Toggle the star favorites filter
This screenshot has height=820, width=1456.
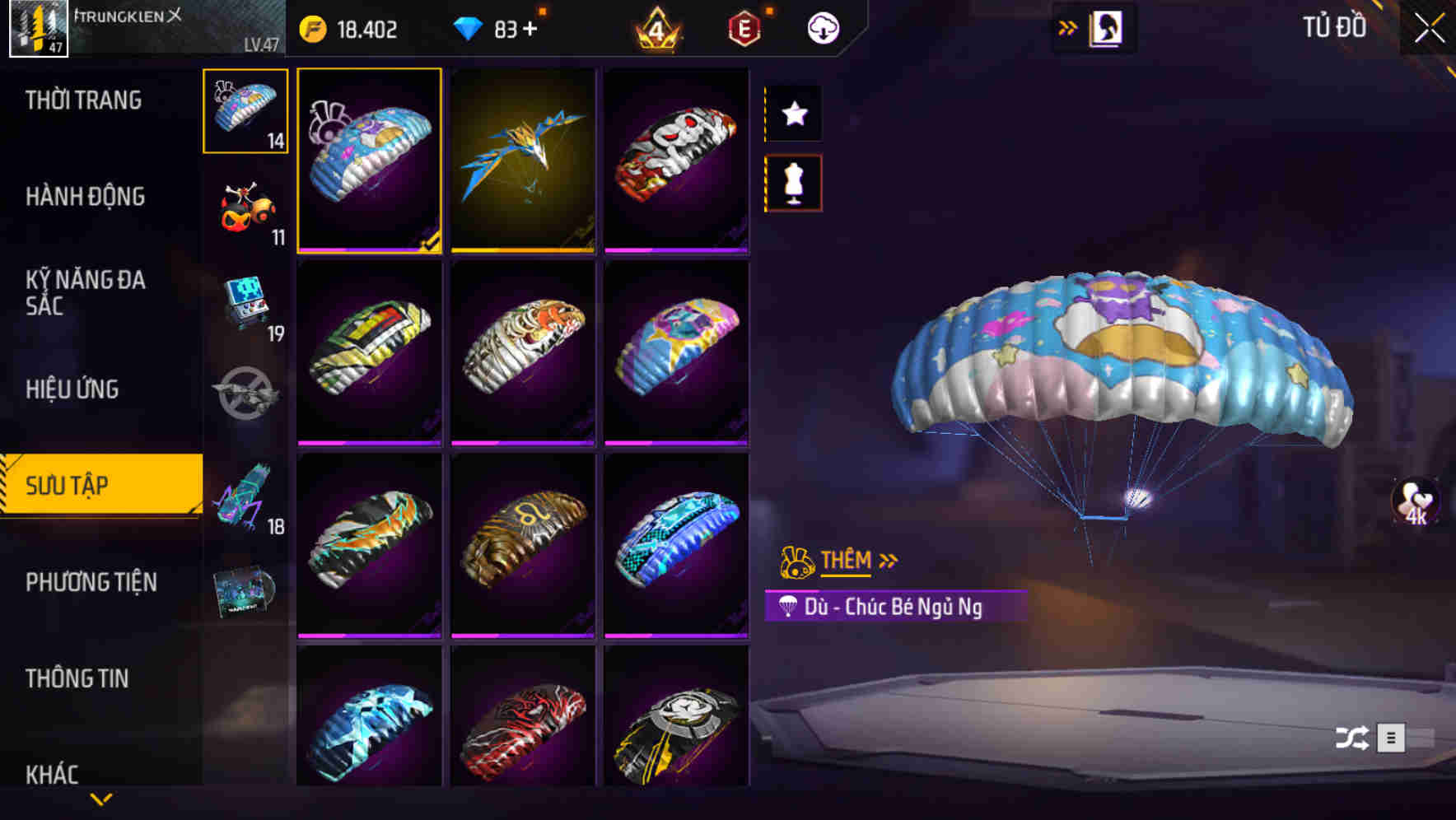pos(793,114)
